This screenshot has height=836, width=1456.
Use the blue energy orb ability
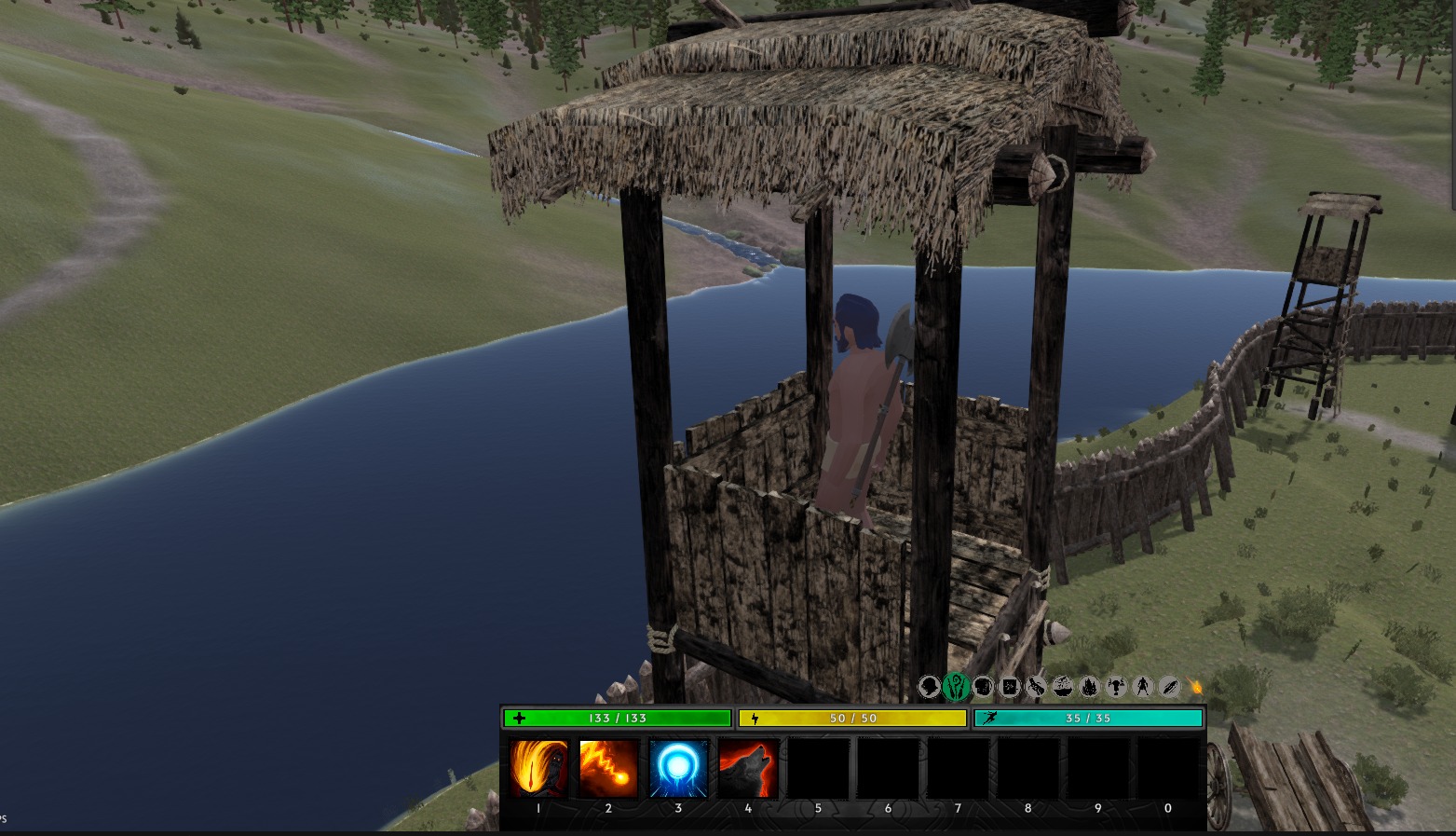(678, 768)
